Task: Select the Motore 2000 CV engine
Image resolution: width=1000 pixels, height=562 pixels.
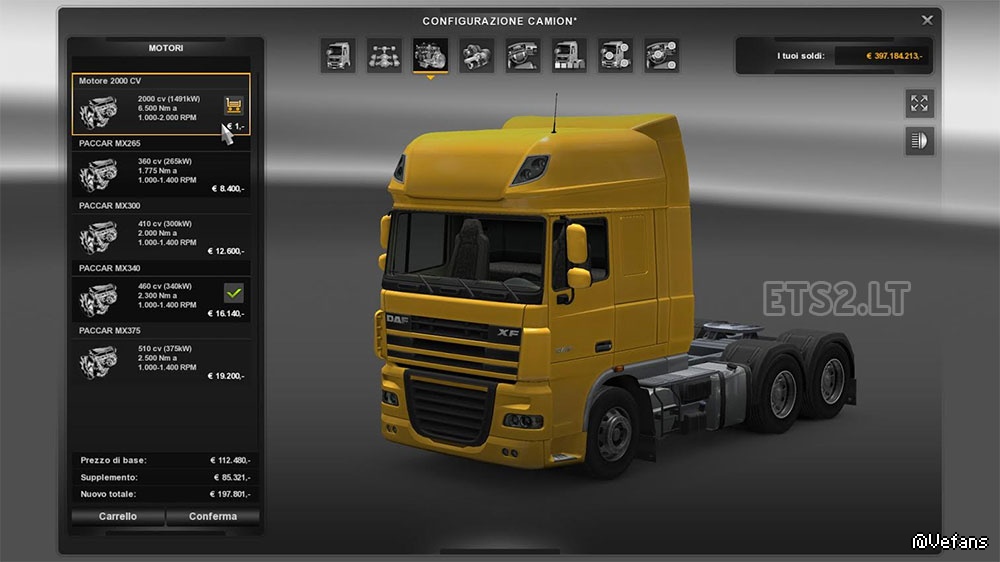Action: click(150, 106)
